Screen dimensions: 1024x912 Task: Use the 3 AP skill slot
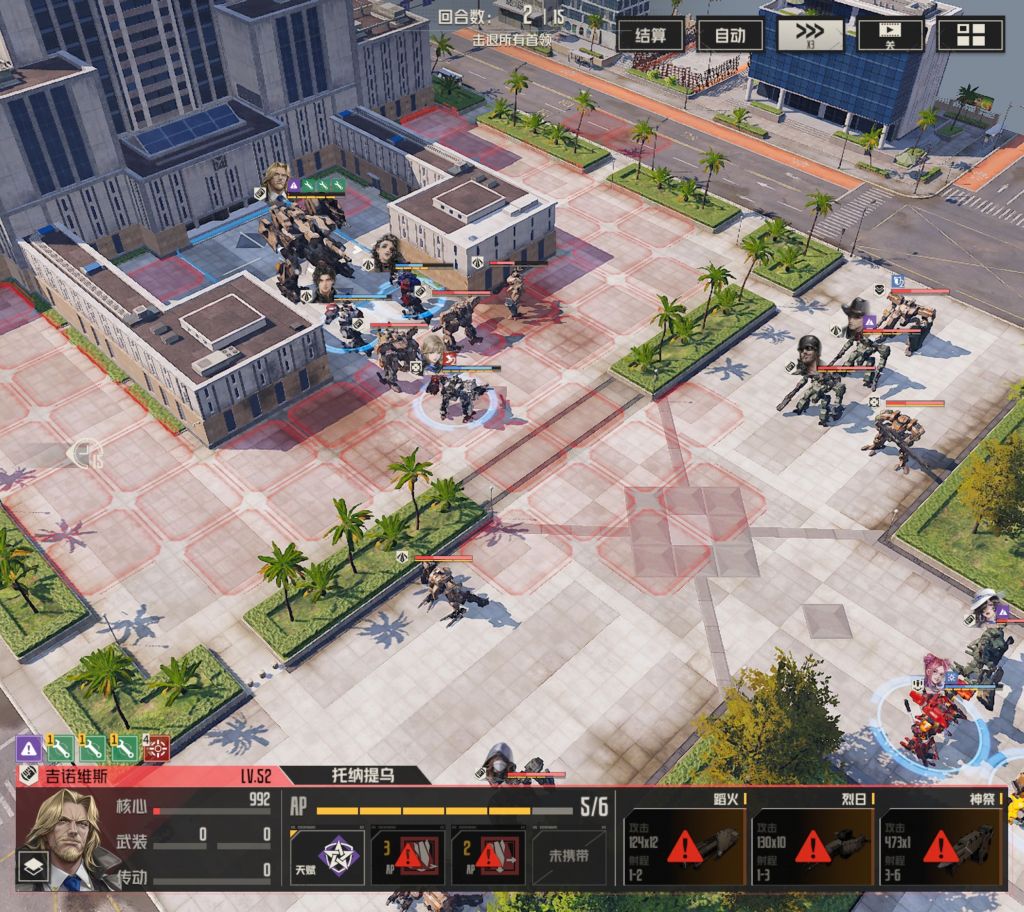(407, 855)
